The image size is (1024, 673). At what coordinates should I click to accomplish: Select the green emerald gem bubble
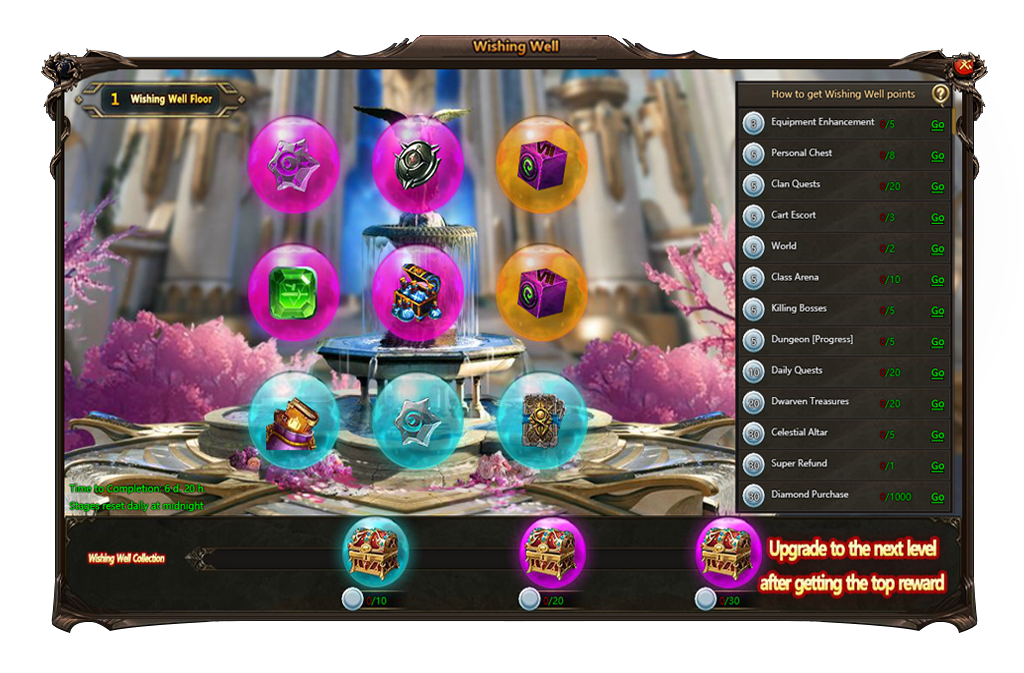point(293,290)
